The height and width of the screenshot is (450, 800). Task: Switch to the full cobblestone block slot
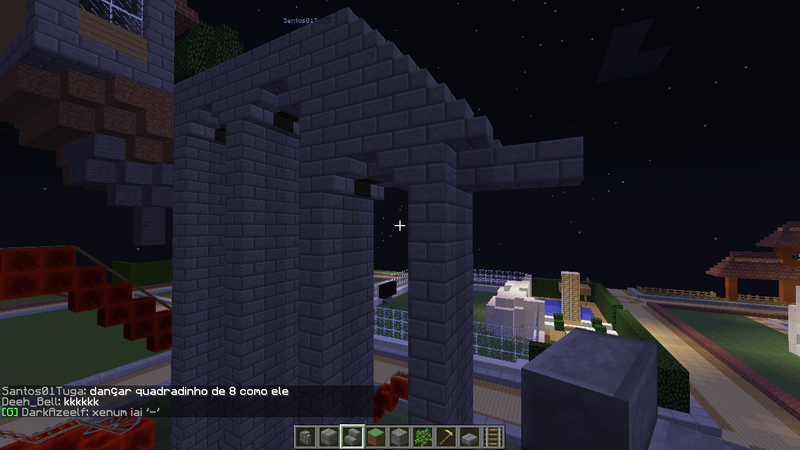398,437
